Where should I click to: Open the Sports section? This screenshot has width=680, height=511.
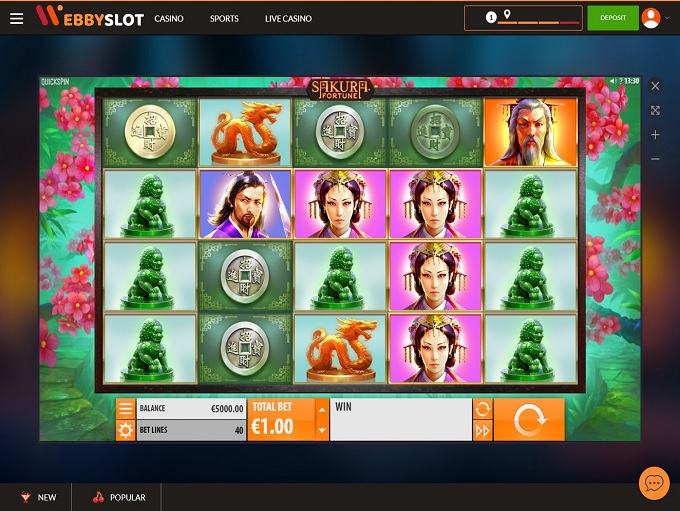pos(224,19)
